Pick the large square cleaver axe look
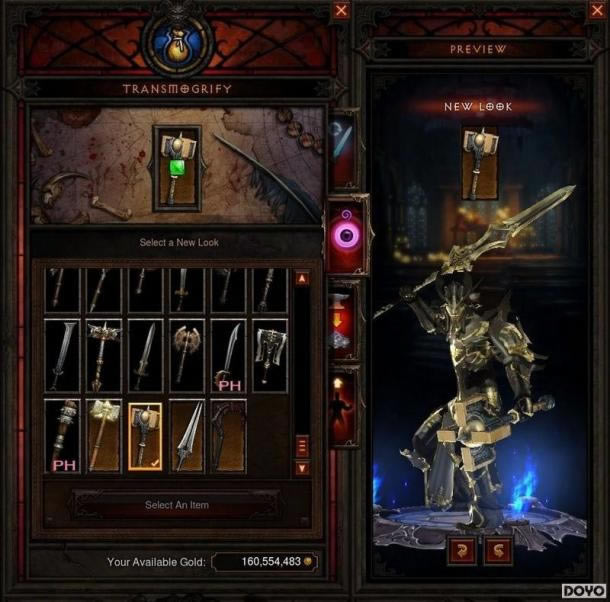 point(270,355)
